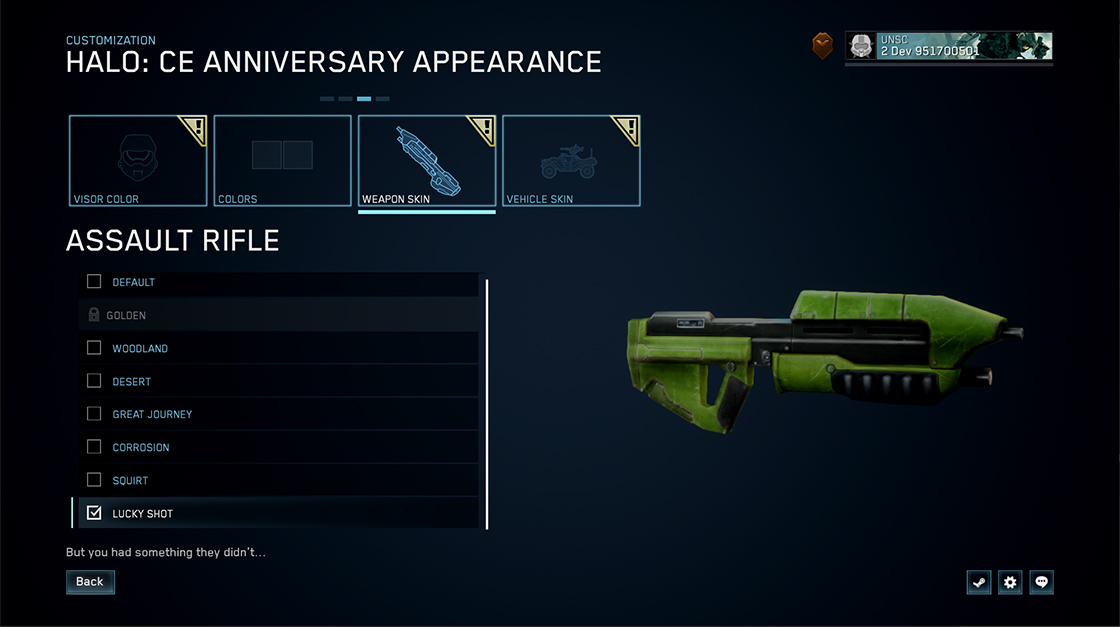Open the Colors customization tab
Image resolution: width=1120 pixels, height=627 pixels.
coord(282,161)
